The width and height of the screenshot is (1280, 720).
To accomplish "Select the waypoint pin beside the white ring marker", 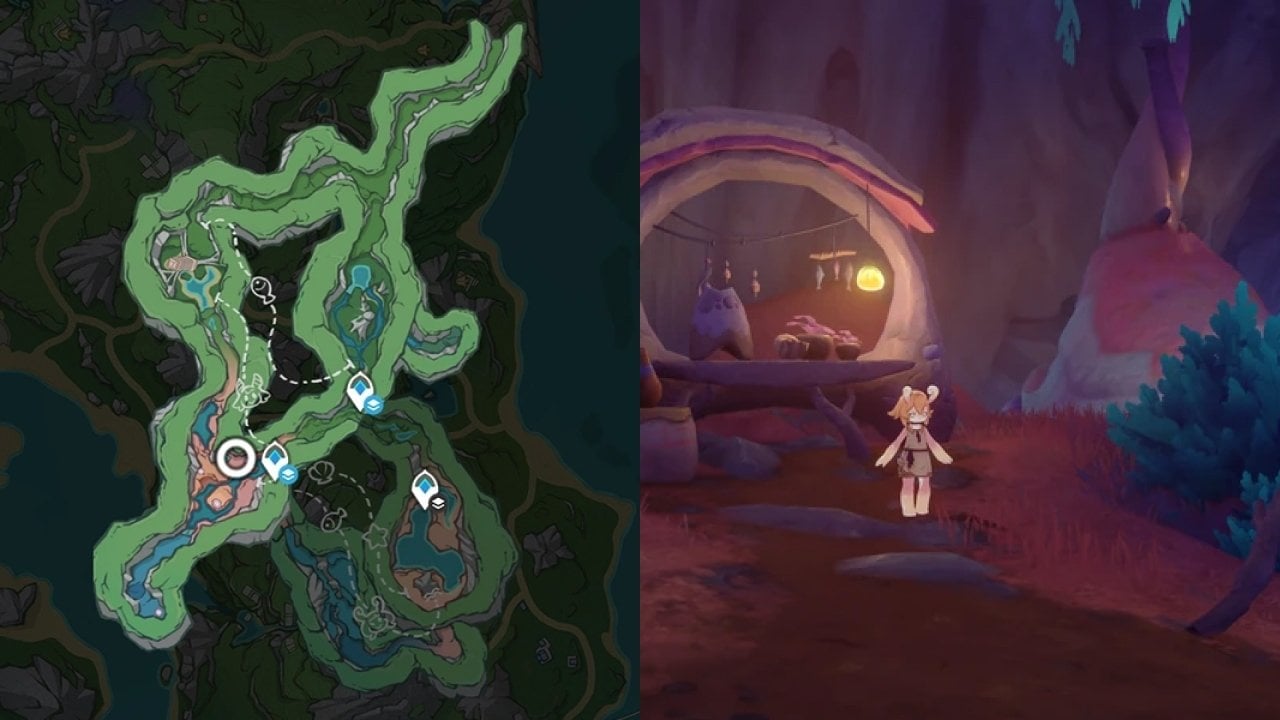I will tap(274, 461).
